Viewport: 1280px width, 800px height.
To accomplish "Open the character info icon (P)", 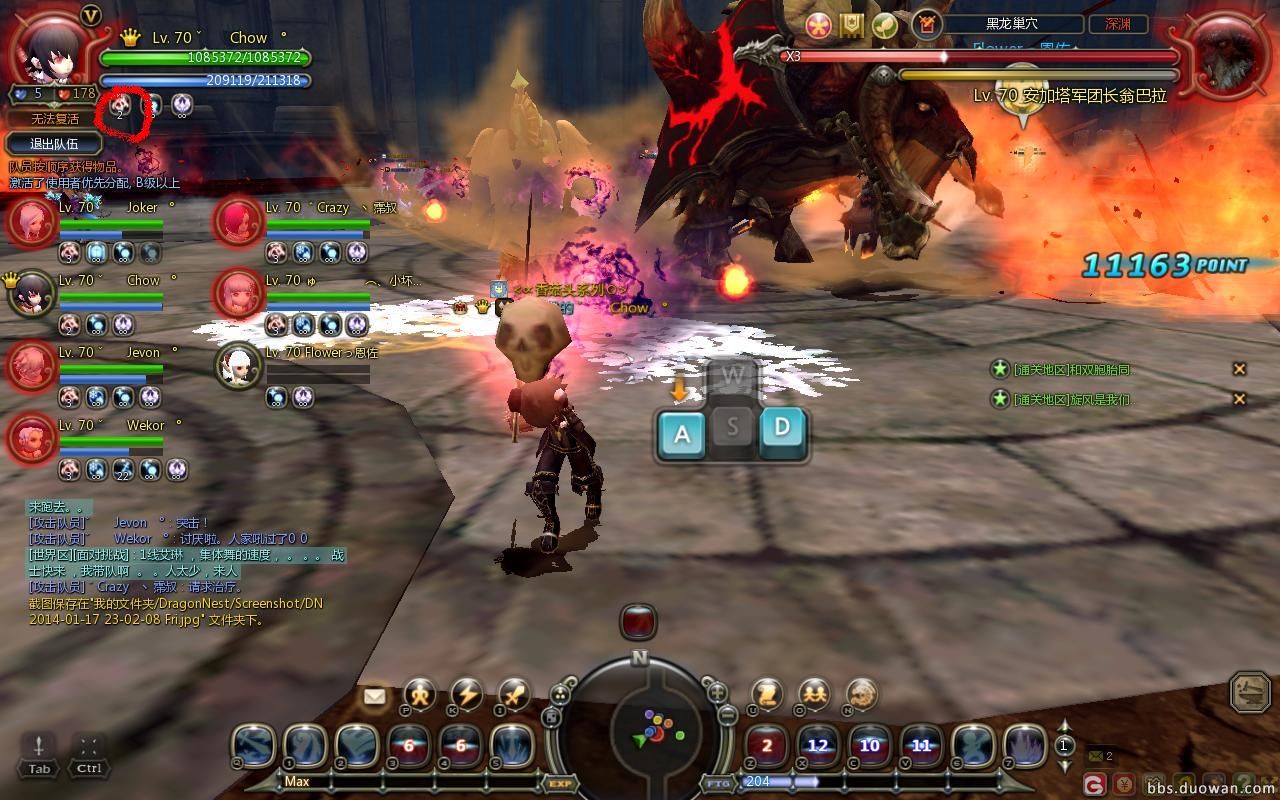I will coord(419,693).
